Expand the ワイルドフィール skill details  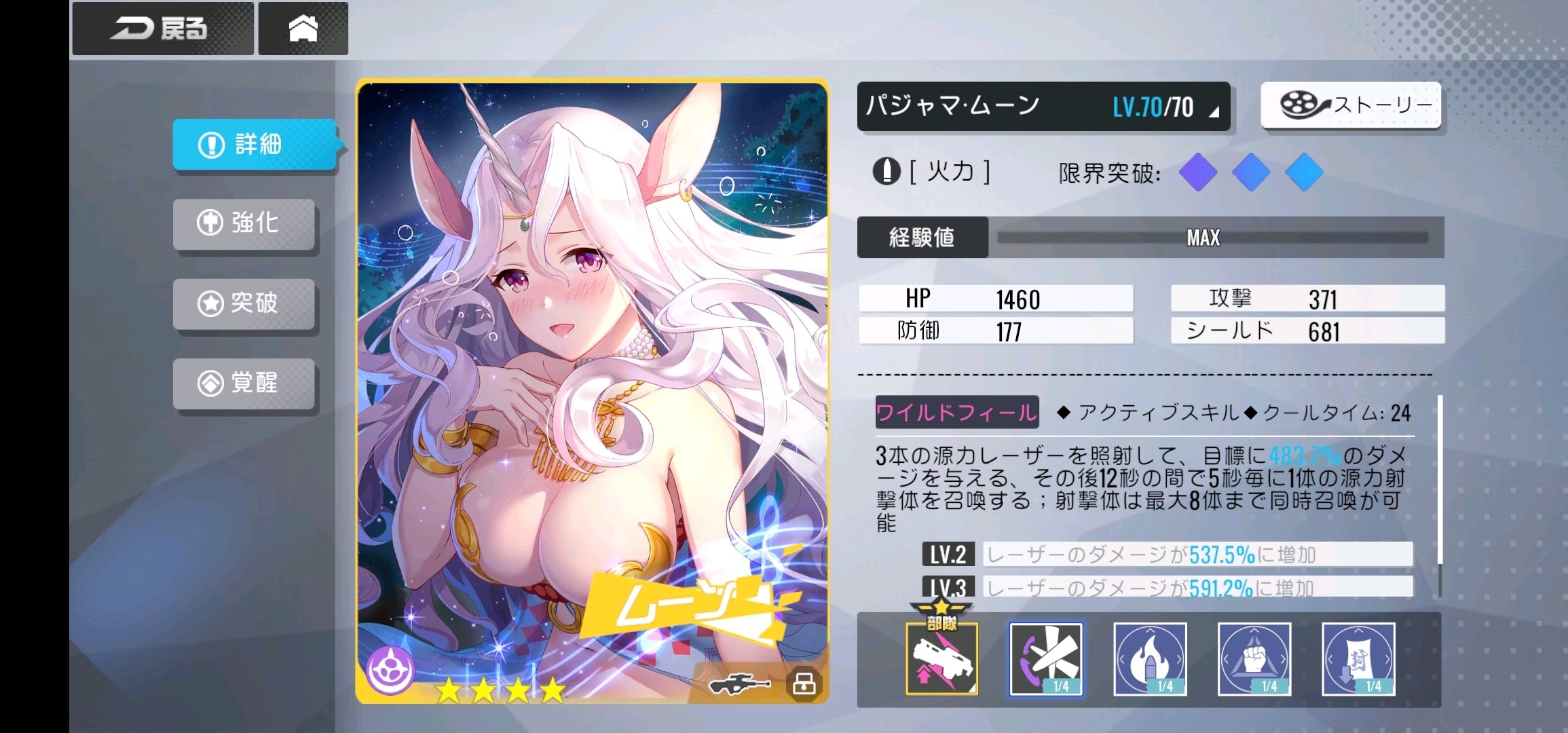coord(956,412)
